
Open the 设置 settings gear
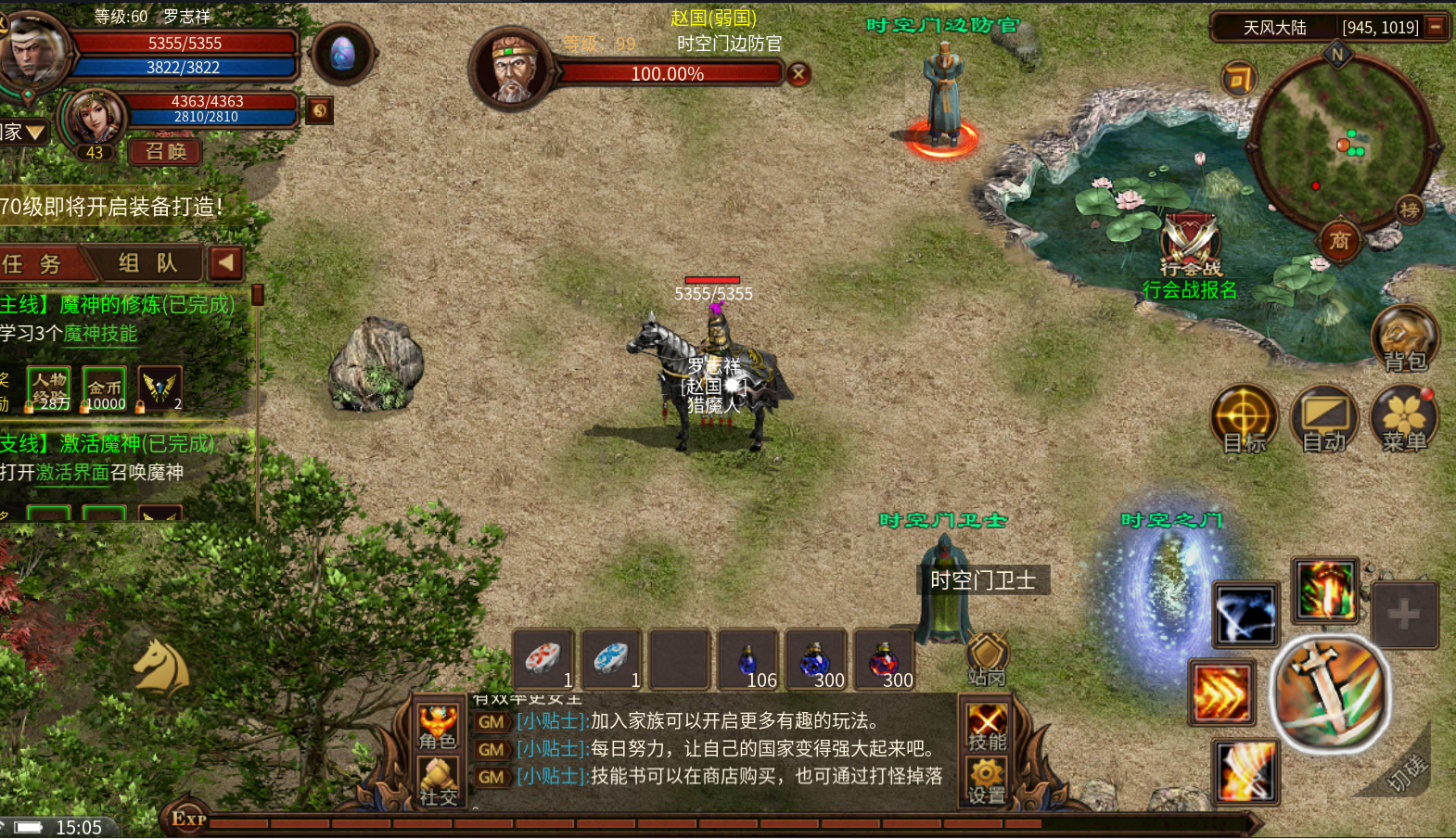tap(987, 781)
